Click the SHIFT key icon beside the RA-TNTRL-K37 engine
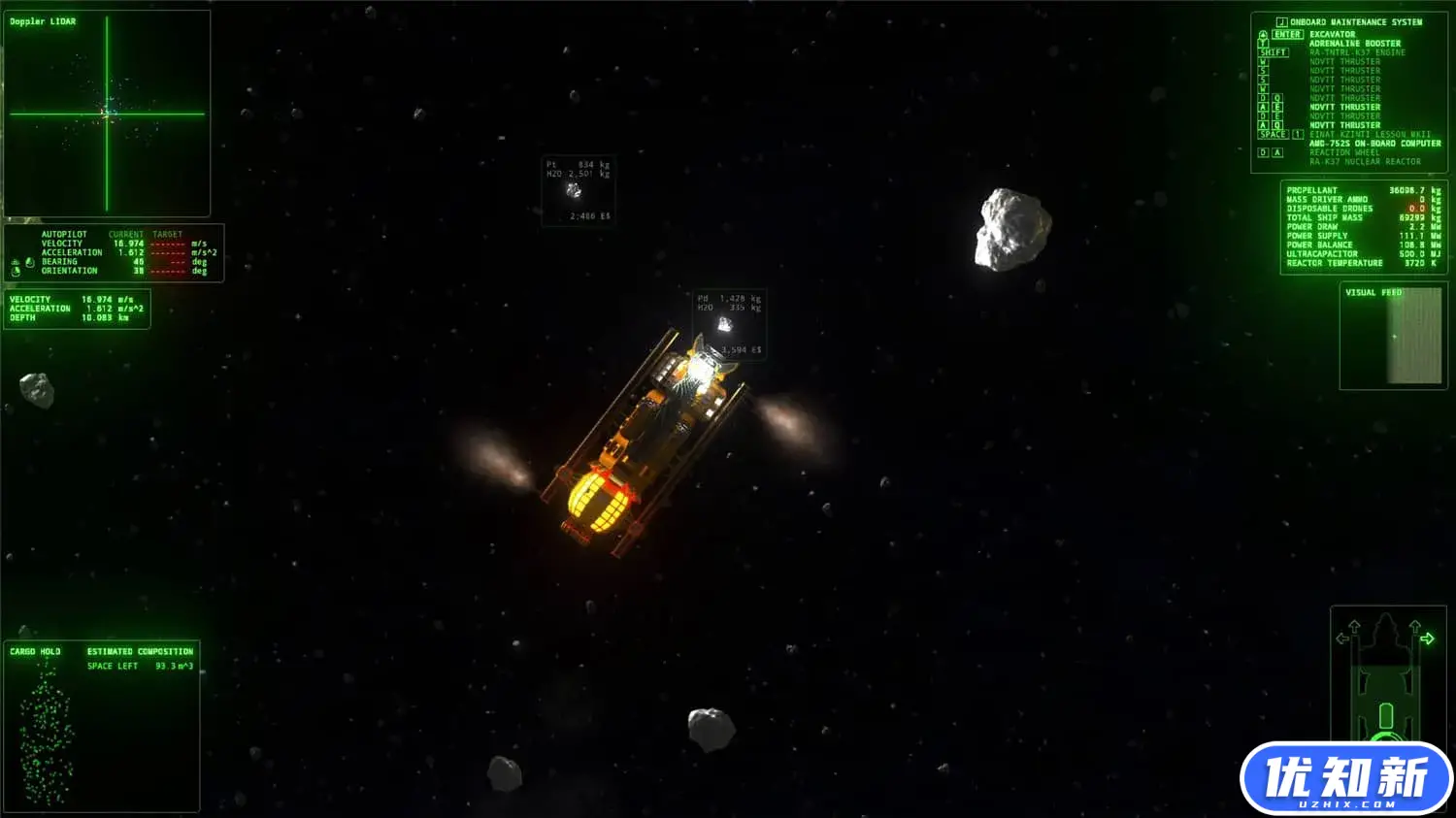 click(x=1274, y=51)
